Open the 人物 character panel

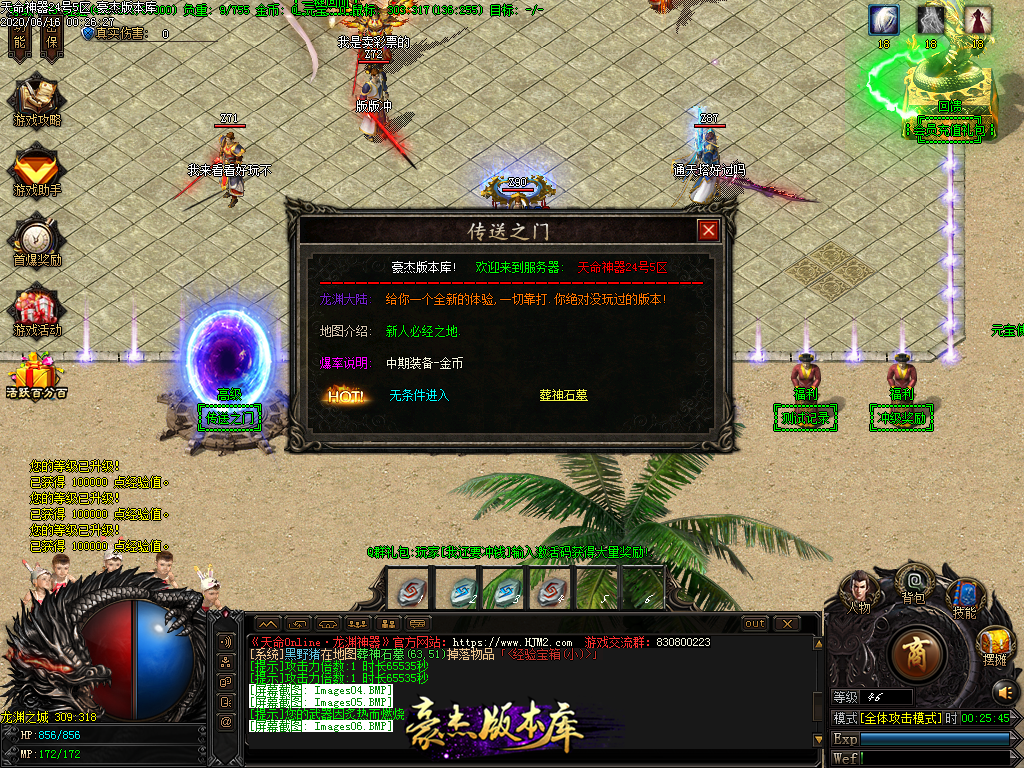click(859, 592)
